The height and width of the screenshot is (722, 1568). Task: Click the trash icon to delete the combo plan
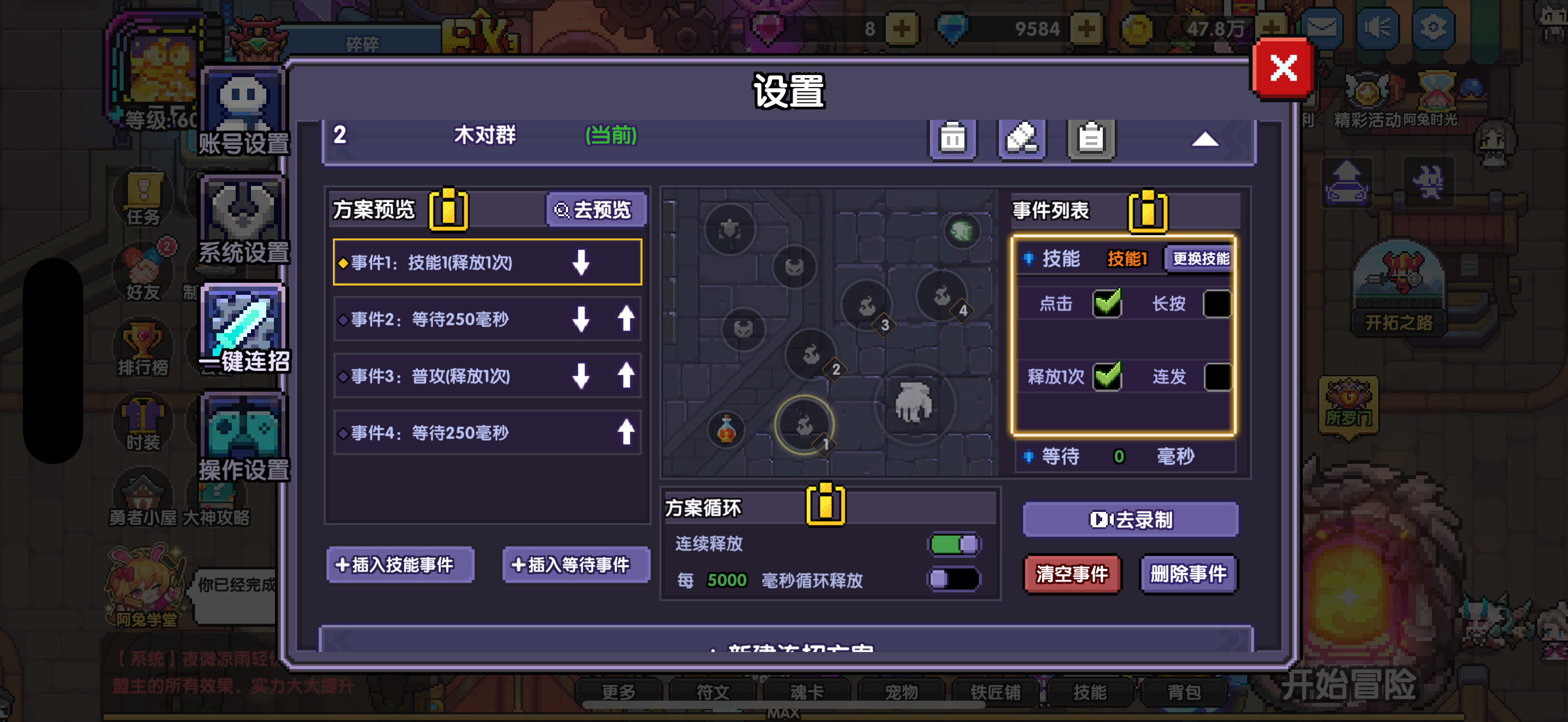coord(952,139)
